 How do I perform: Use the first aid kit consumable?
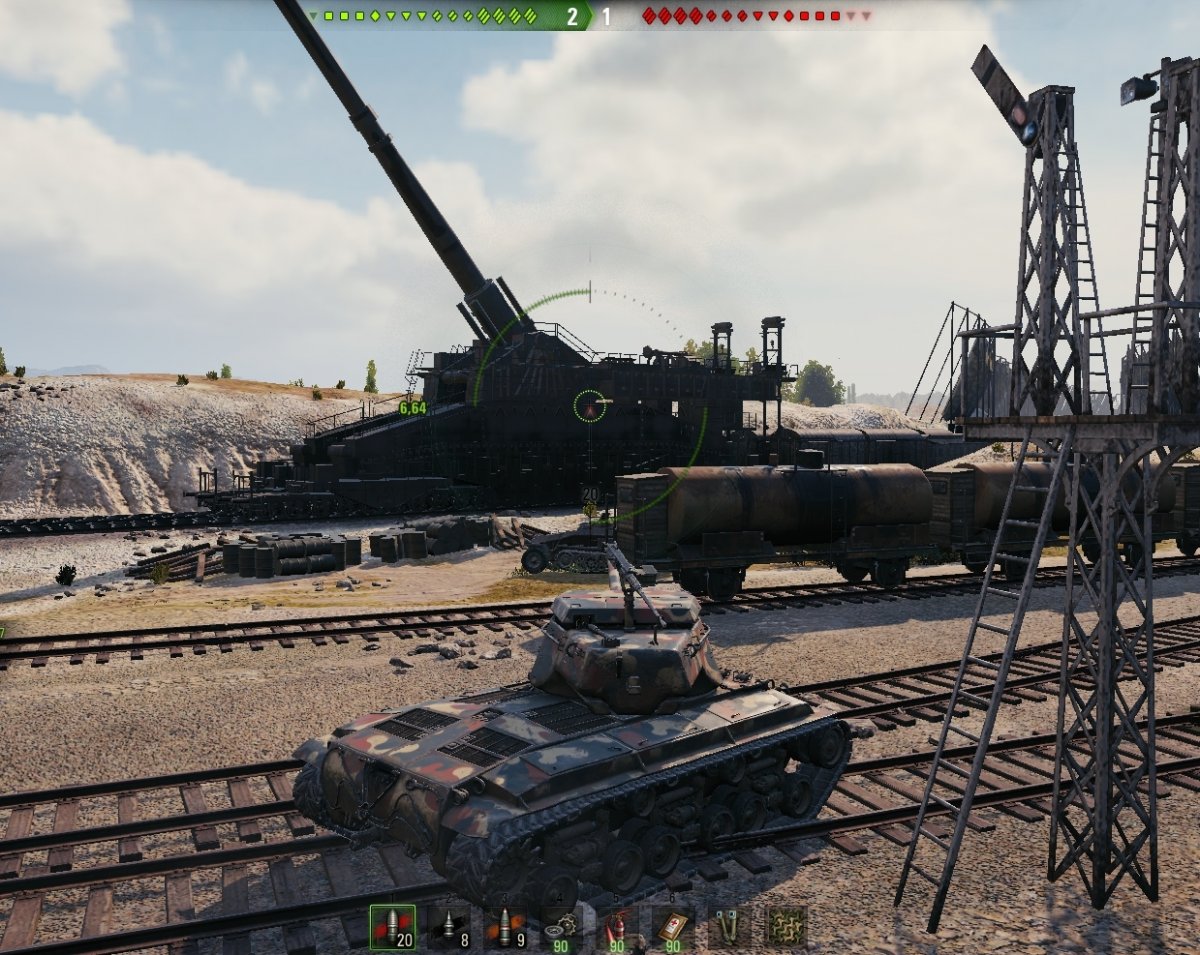tap(672, 927)
